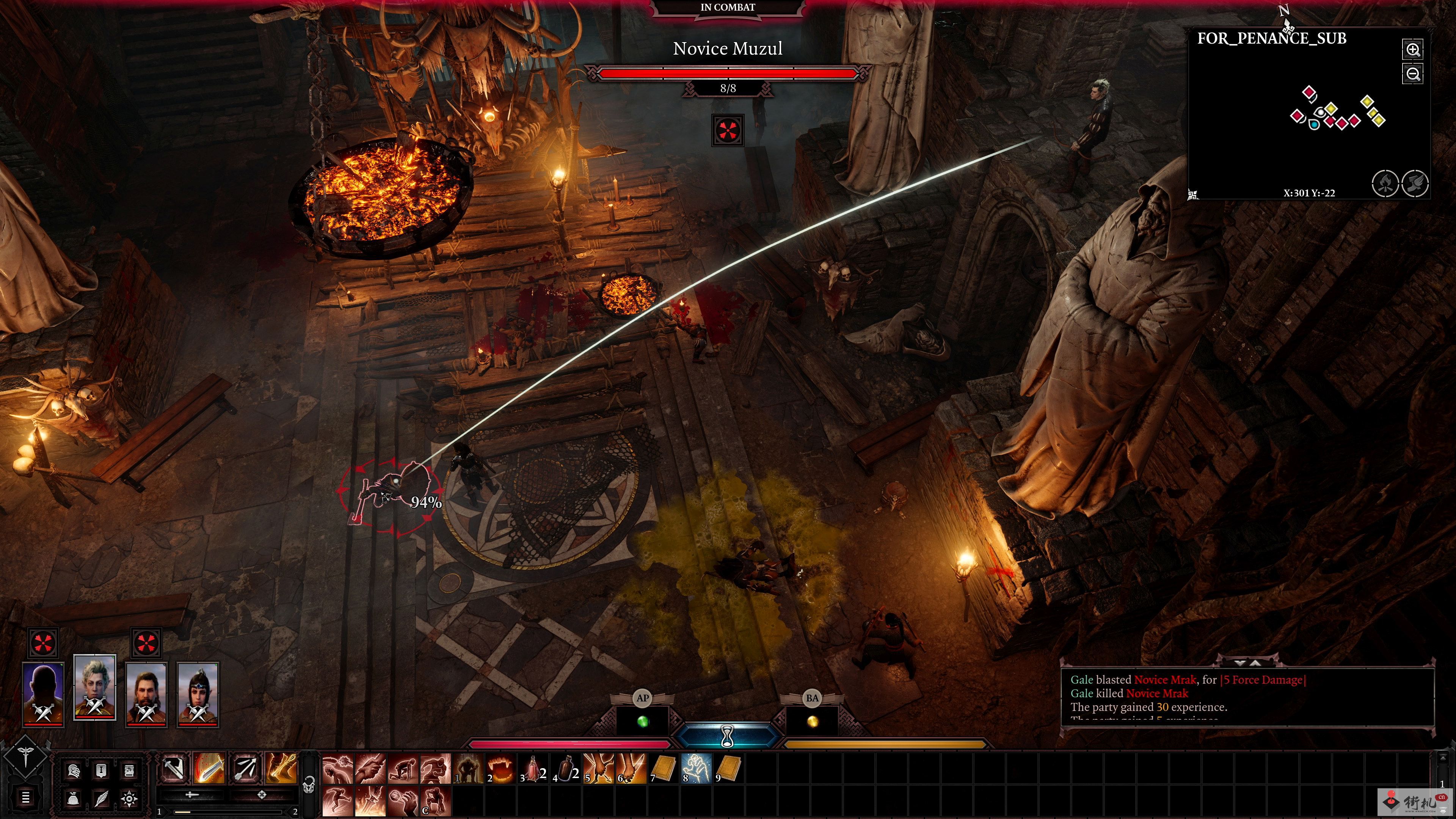Viewport: 1456px width, 819px height.
Task: Click the campfire rest button on minimap
Action: coord(1385,183)
